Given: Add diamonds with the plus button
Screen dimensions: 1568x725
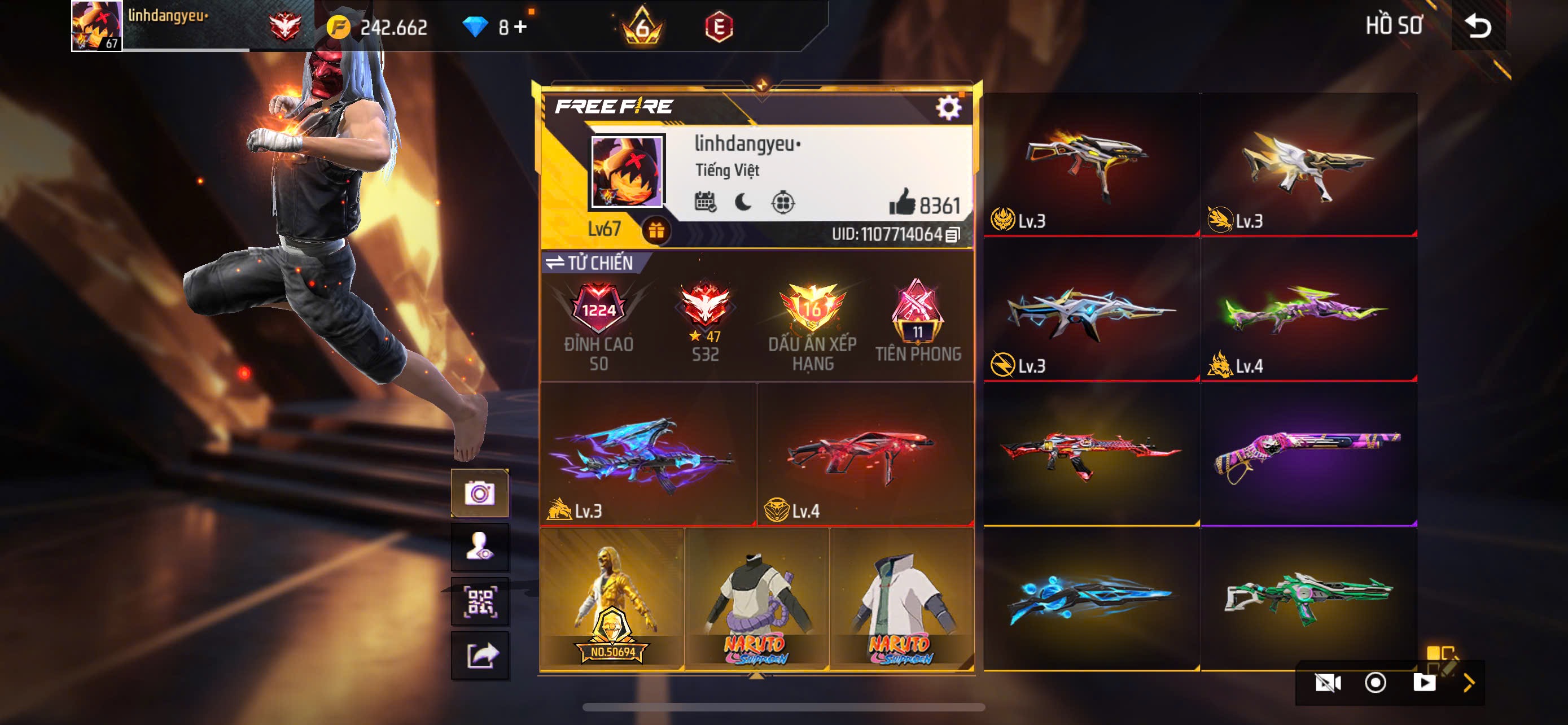Looking at the screenshot, I should point(520,27).
